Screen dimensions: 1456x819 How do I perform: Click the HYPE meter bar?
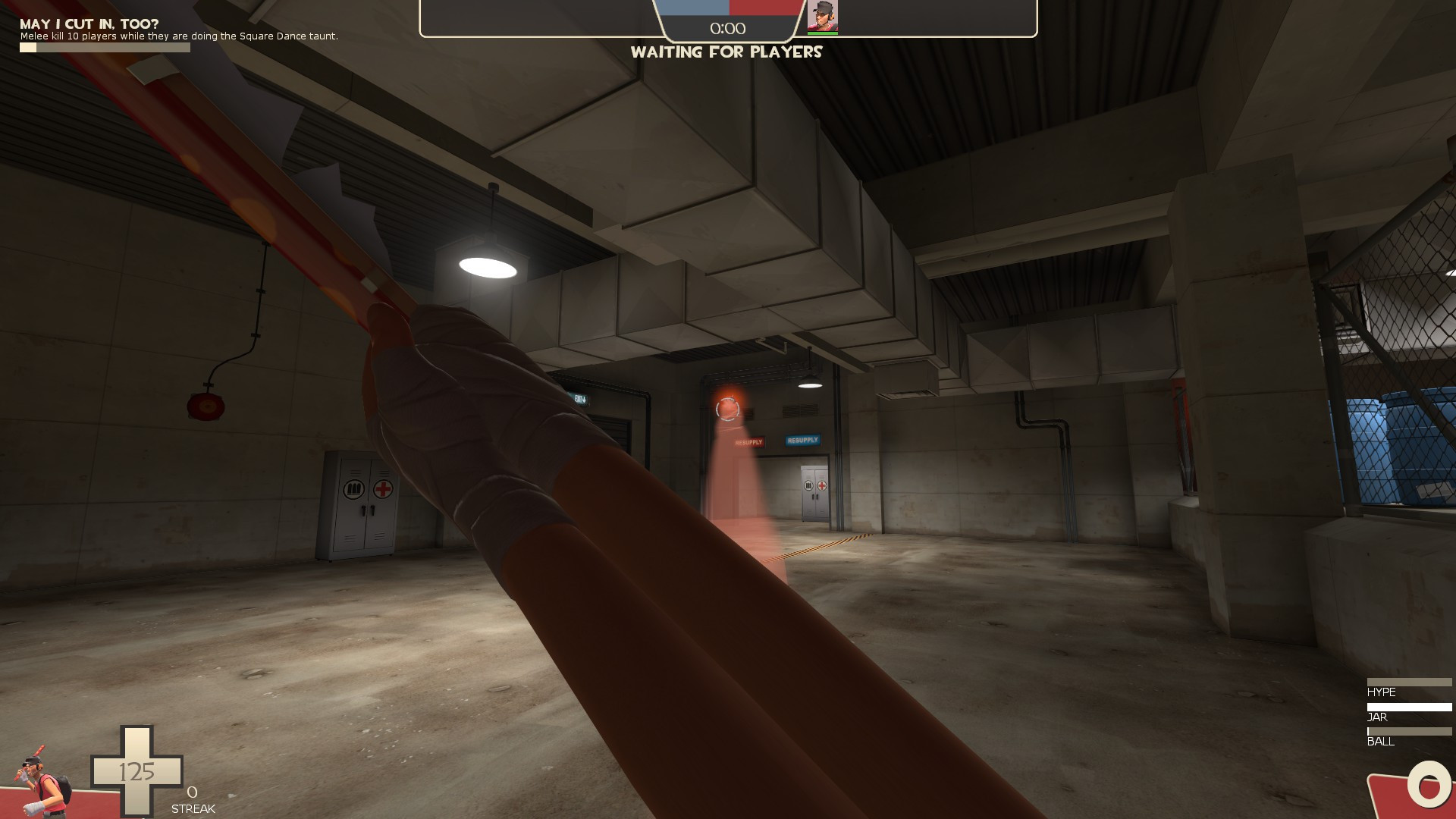pyautogui.click(x=1410, y=682)
